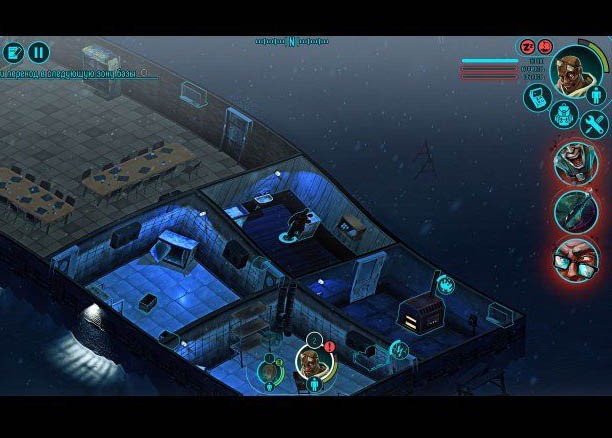Viewport: 612px width, 438px height.
Task: Choose the portrait with the dark tool
Action: [x=576, y=211]
